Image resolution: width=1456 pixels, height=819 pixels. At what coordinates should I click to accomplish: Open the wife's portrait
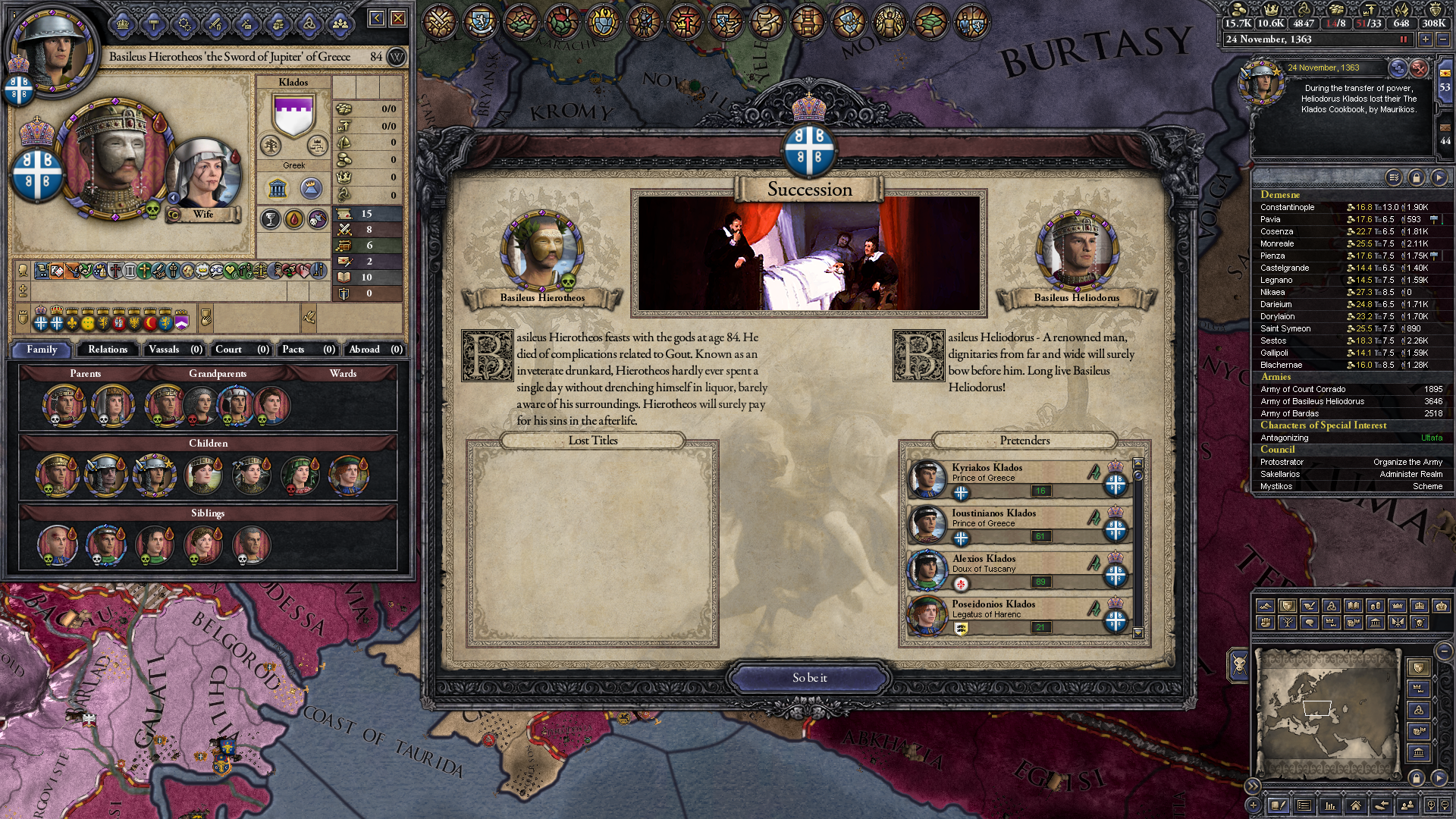pyautogui.click(x=203, y=174)
